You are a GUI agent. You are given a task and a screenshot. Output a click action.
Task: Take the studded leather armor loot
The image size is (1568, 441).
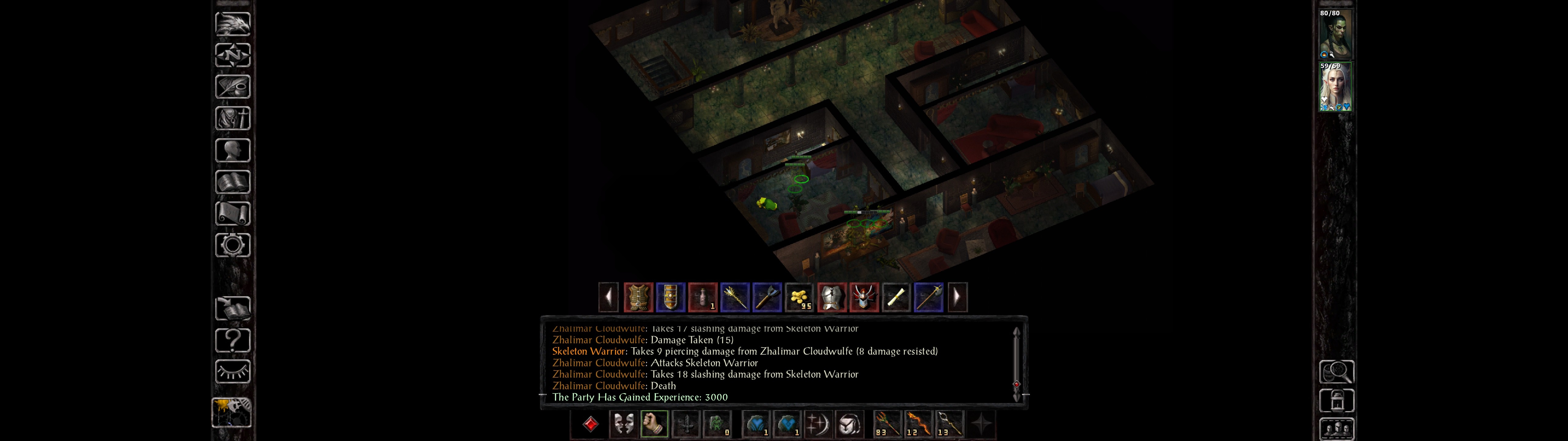coord(638,297)
